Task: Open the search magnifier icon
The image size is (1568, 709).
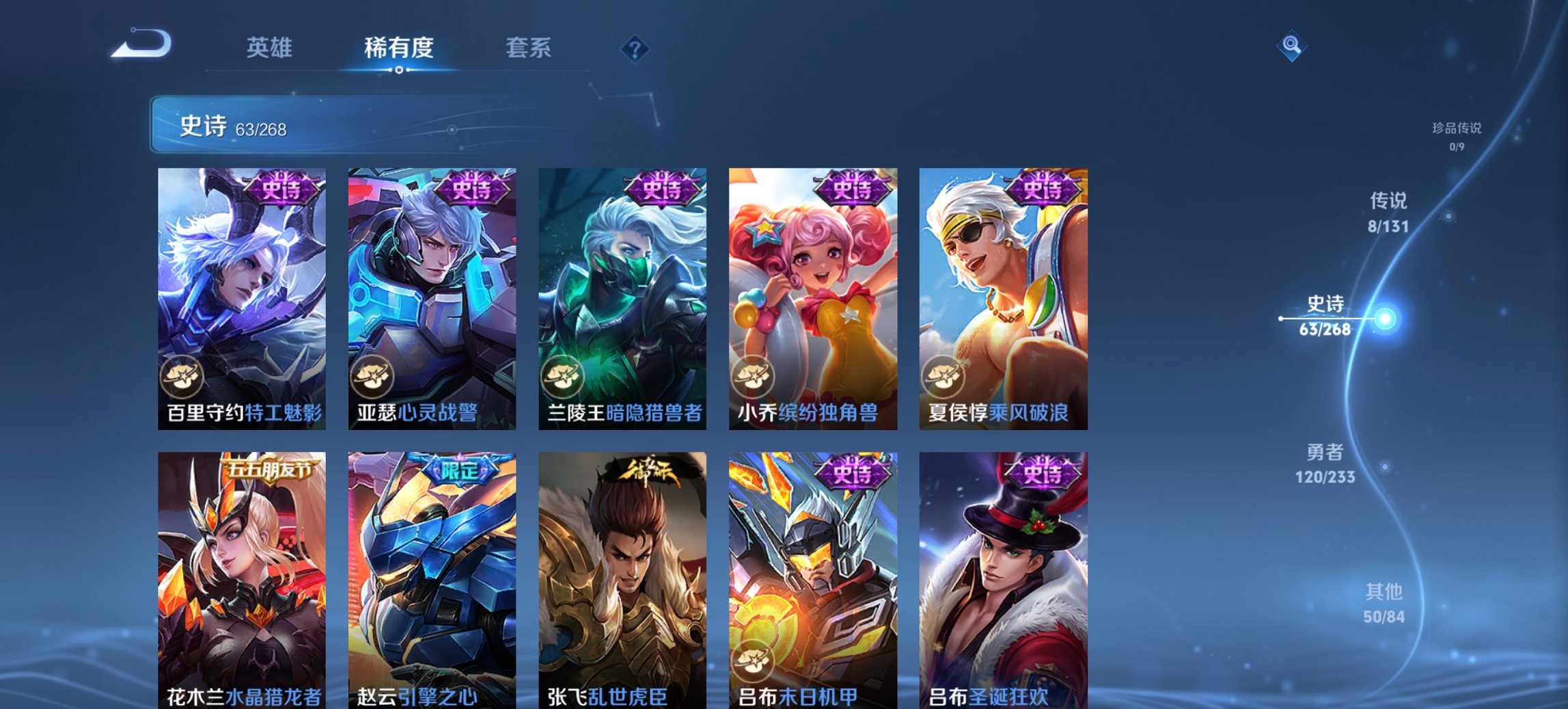Action: [1291, 46]
